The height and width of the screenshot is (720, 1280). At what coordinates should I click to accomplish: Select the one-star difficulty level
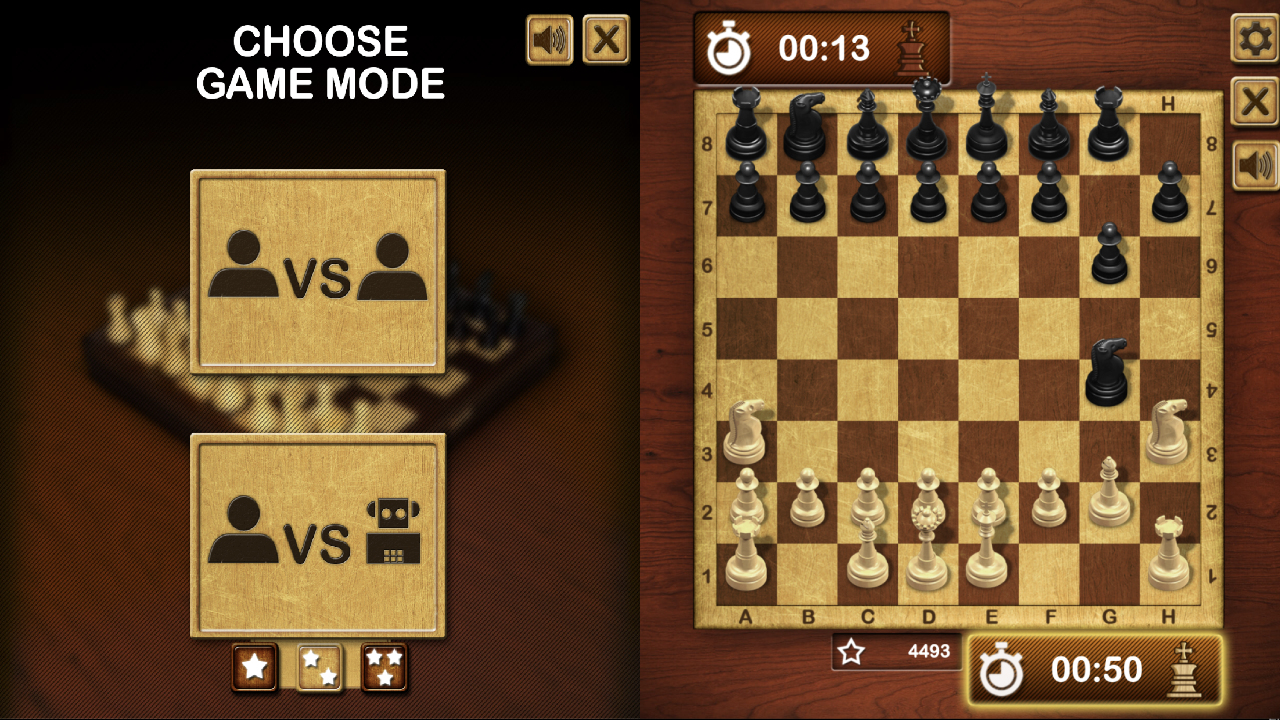coord(254,665)
